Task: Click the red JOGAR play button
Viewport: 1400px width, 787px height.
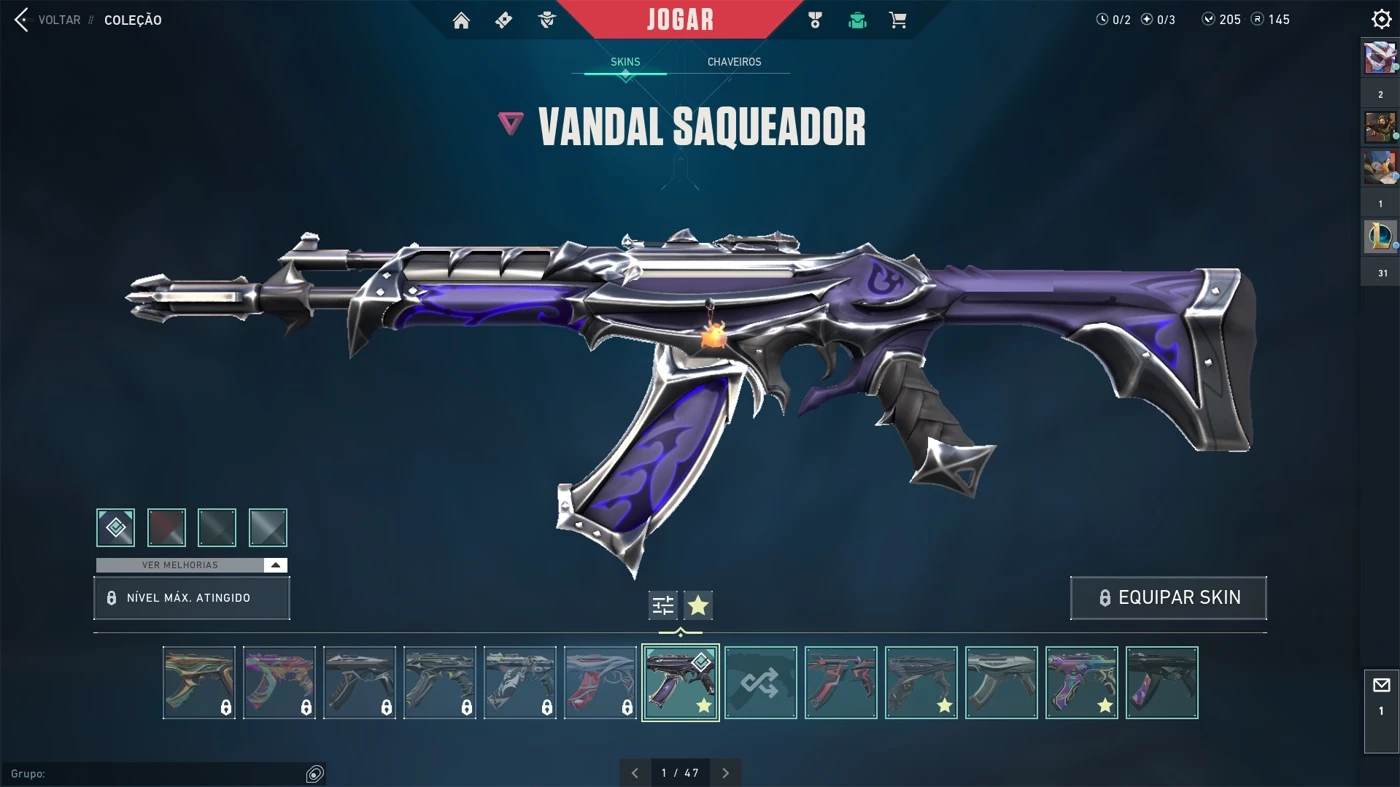Action: pyautogui.click(x=680, y=20)
